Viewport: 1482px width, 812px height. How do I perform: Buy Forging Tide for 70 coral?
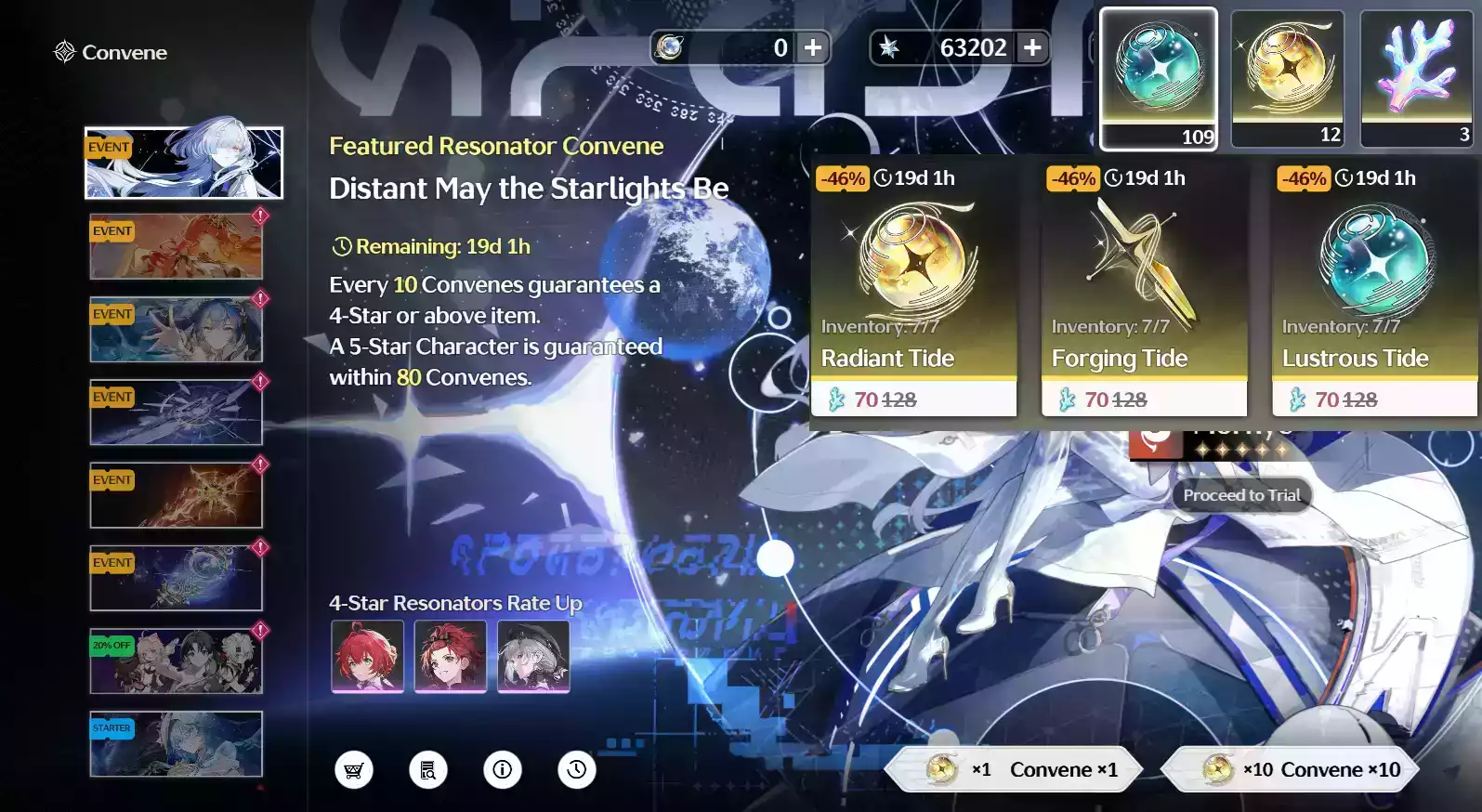coord(1143,399)
